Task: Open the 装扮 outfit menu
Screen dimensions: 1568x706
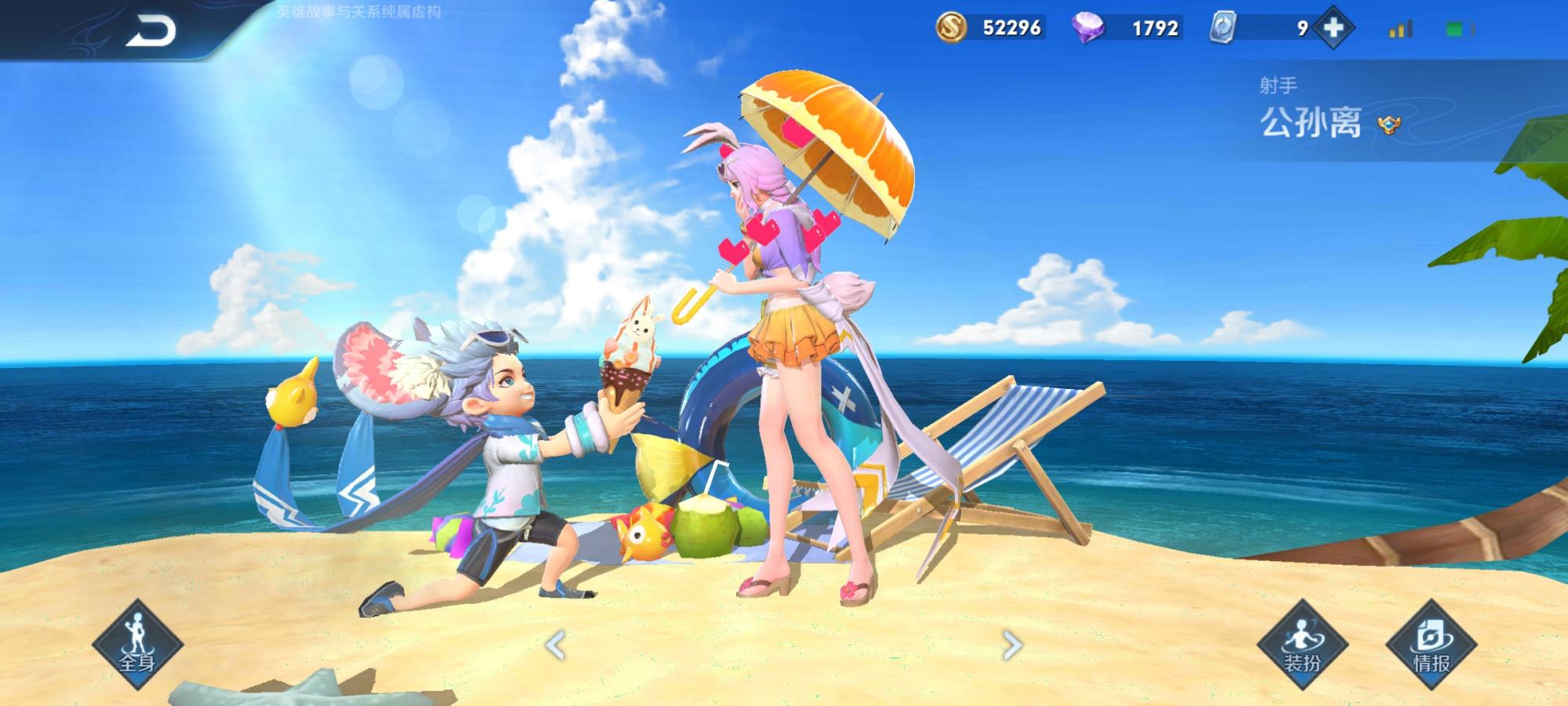Action: point(1302,645)
